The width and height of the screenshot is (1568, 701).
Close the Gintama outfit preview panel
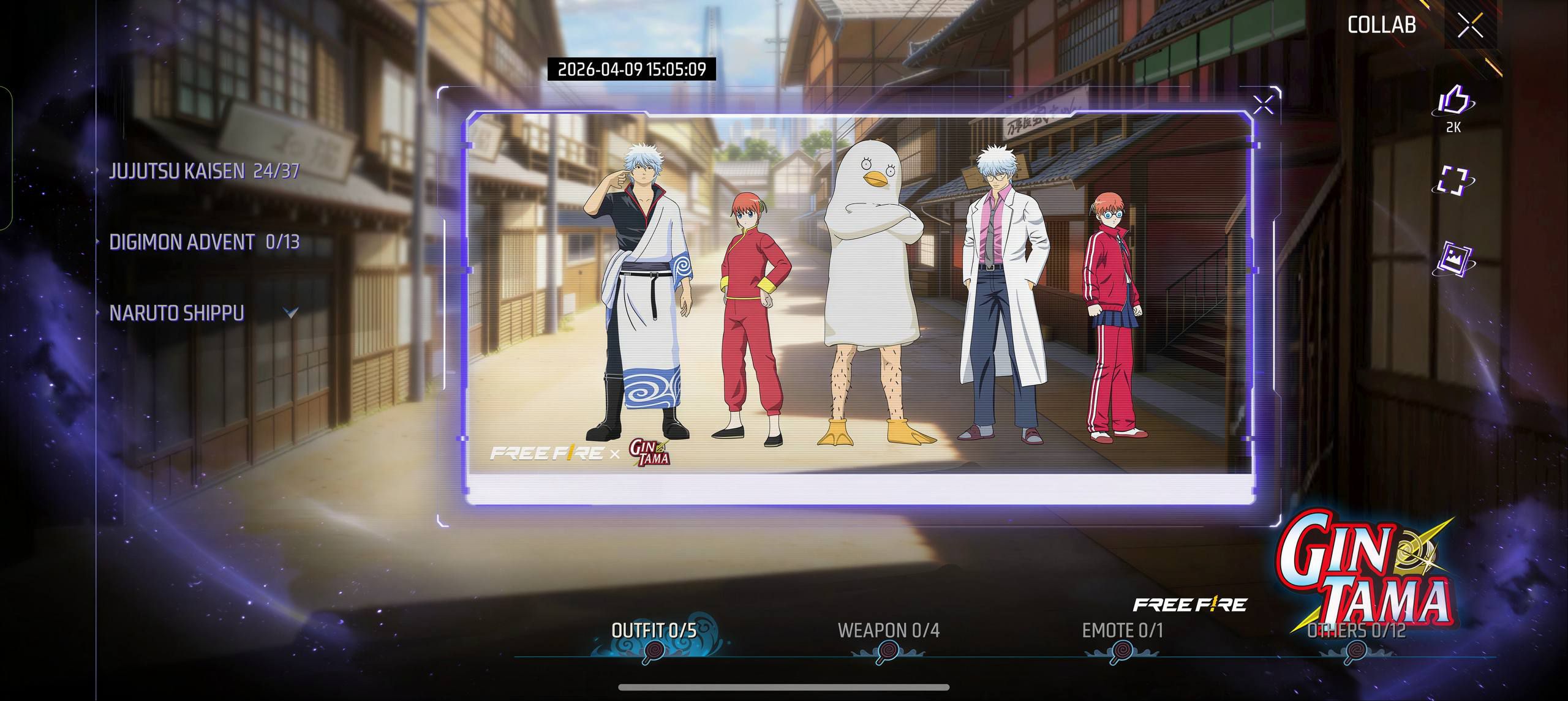(1263, 105)
